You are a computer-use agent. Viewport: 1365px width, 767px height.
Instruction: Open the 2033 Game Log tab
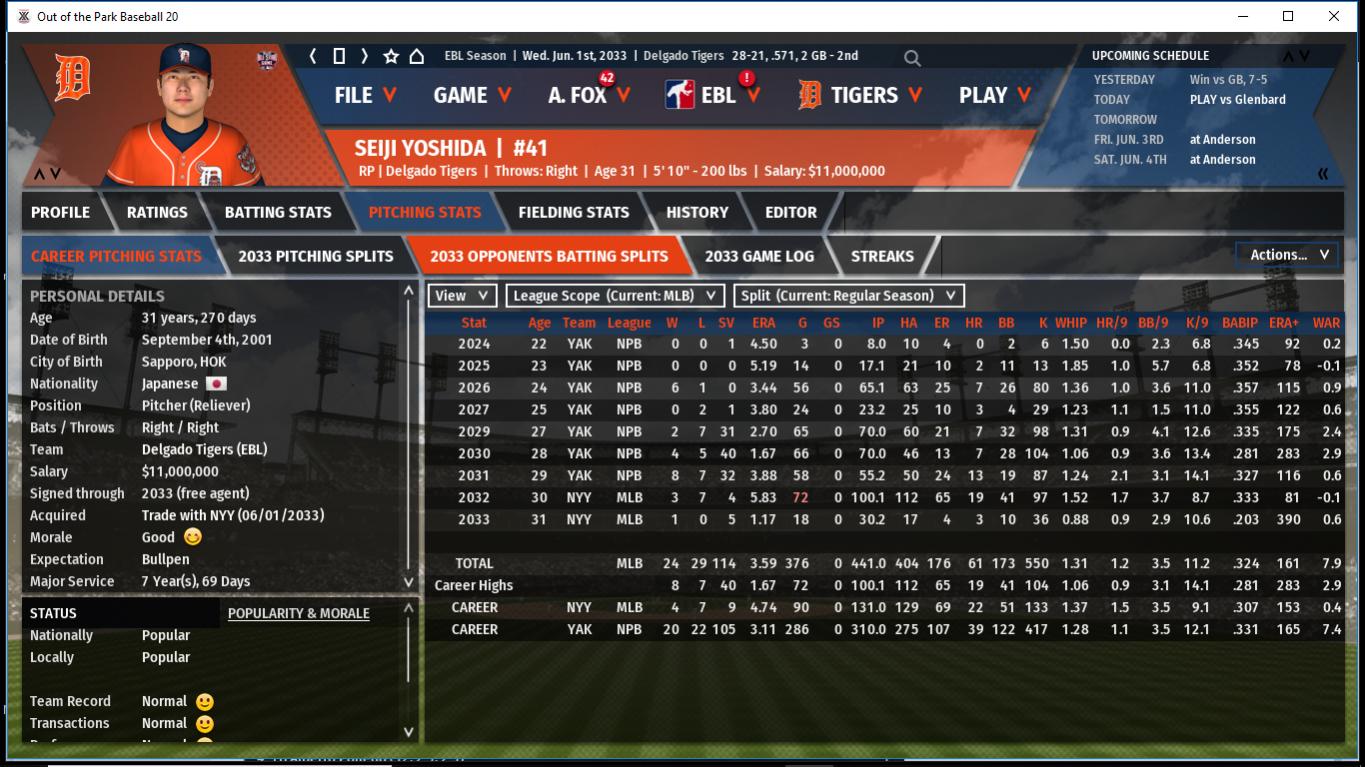click(759, 256)
